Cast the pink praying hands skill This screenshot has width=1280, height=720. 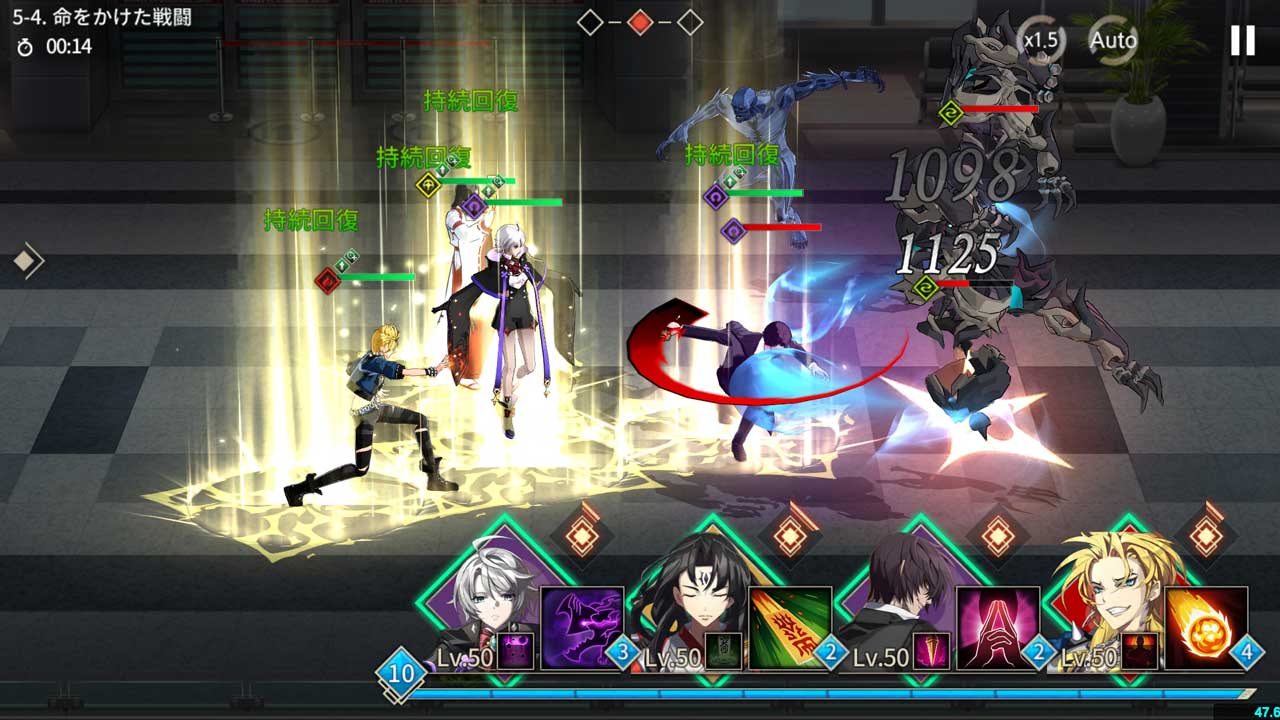point(997,628)
